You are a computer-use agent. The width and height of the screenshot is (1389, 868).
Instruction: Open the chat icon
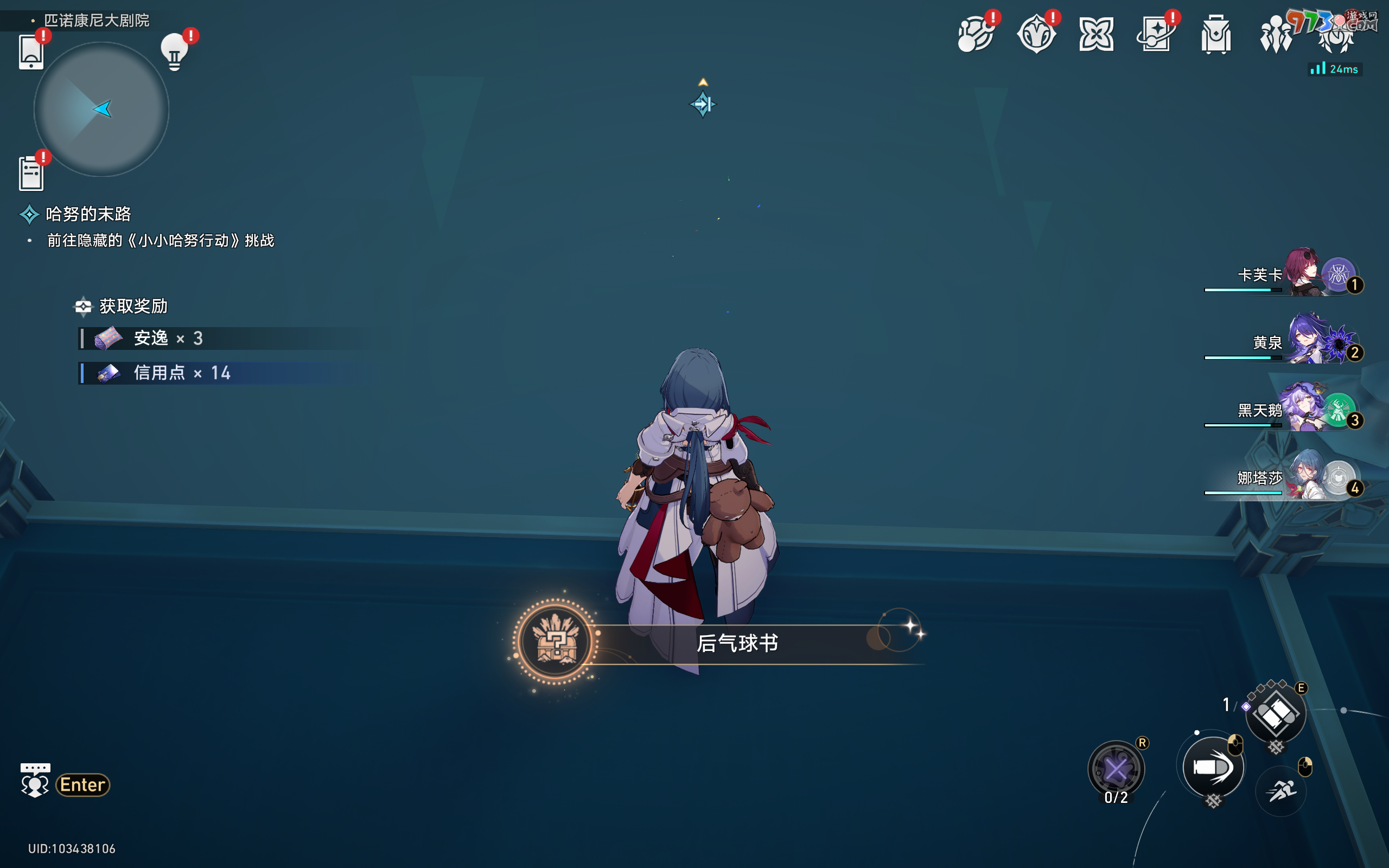(34, 781)
